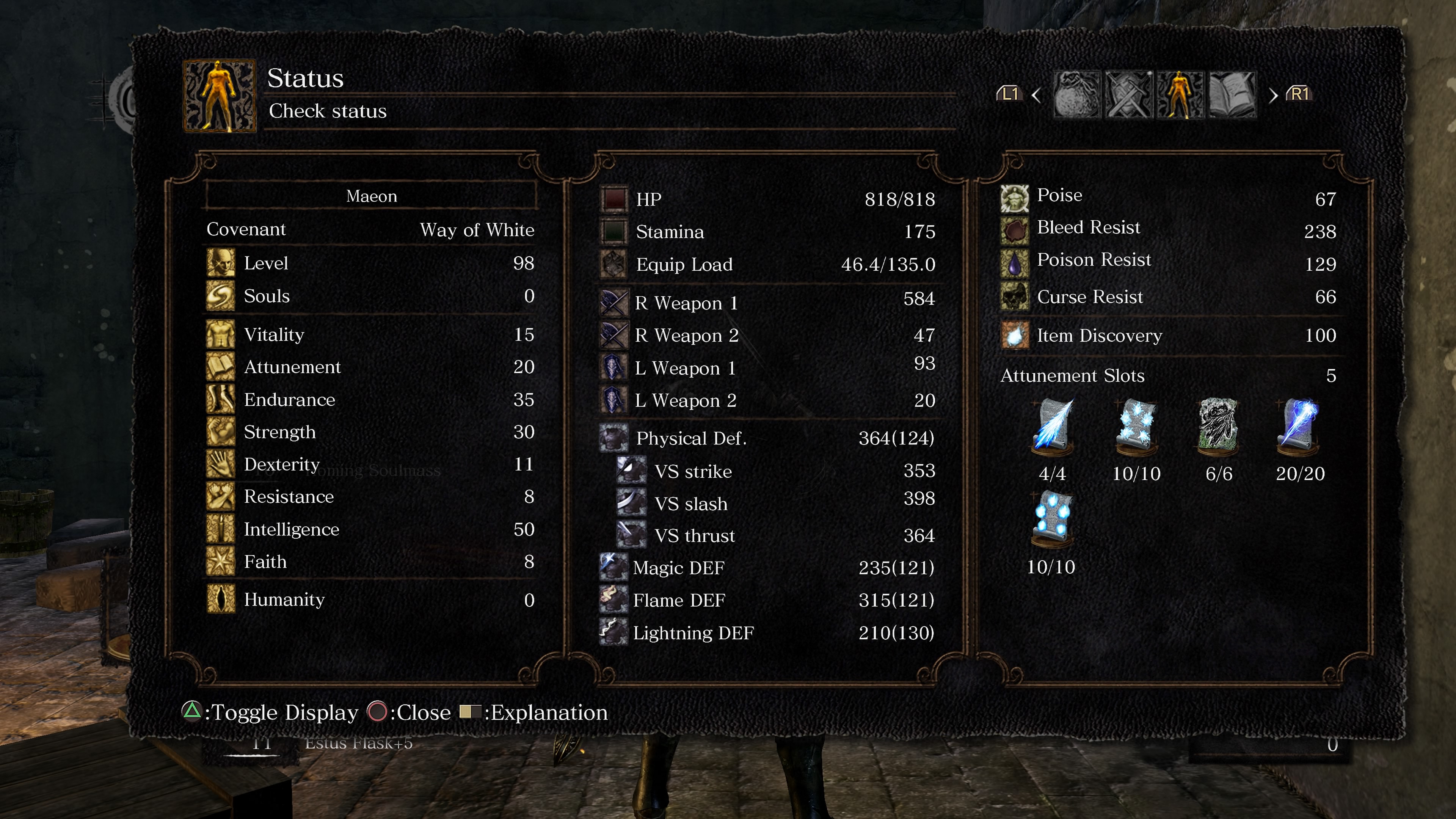Click the Souls icon in the stats list

(x=221, y=296)
